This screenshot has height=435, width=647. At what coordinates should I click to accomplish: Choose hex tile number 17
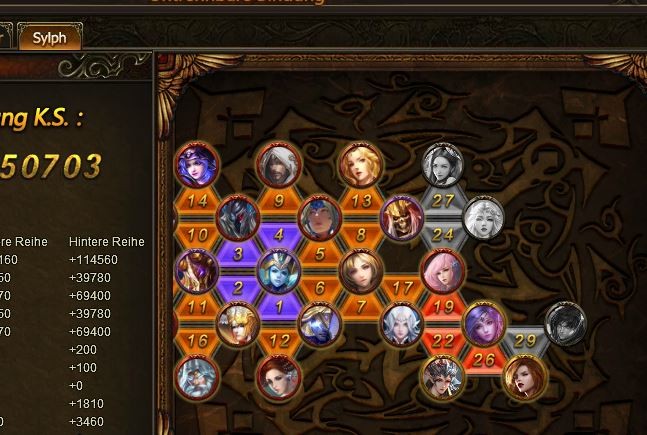point(402,288)
